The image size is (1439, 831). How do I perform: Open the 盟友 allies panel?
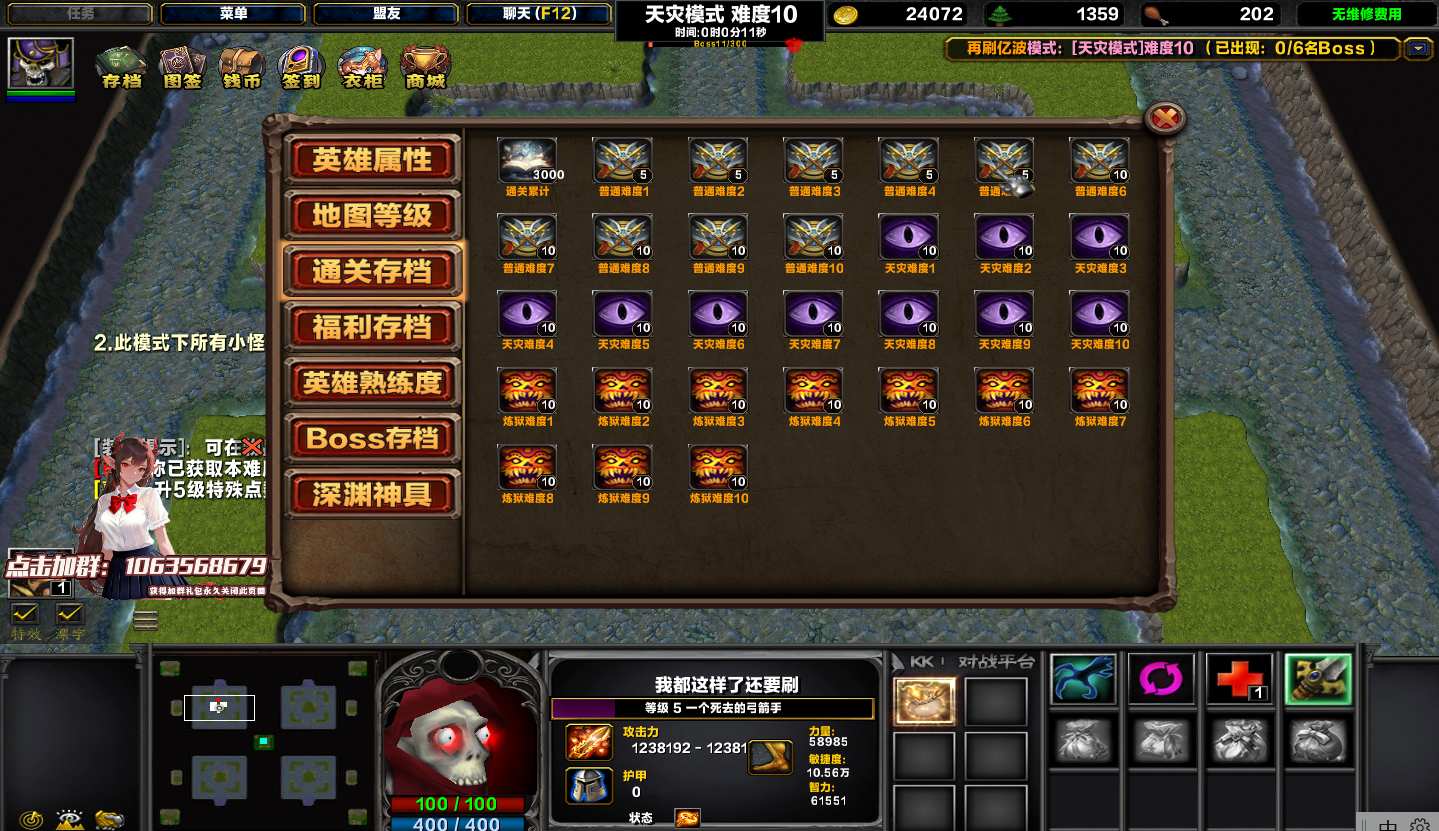pos(386,14)
